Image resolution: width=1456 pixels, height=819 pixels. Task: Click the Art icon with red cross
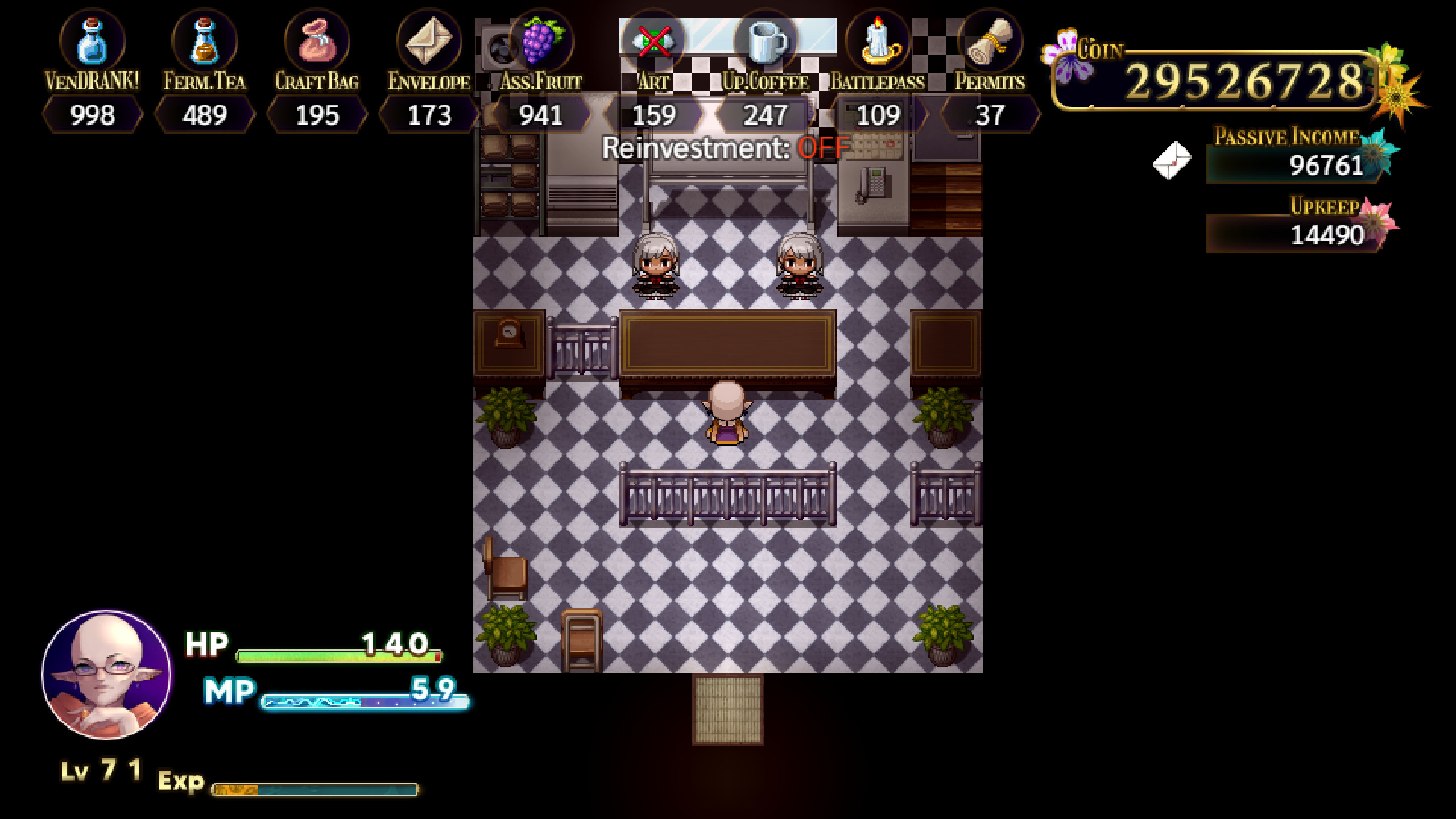[x=653, y=41]
